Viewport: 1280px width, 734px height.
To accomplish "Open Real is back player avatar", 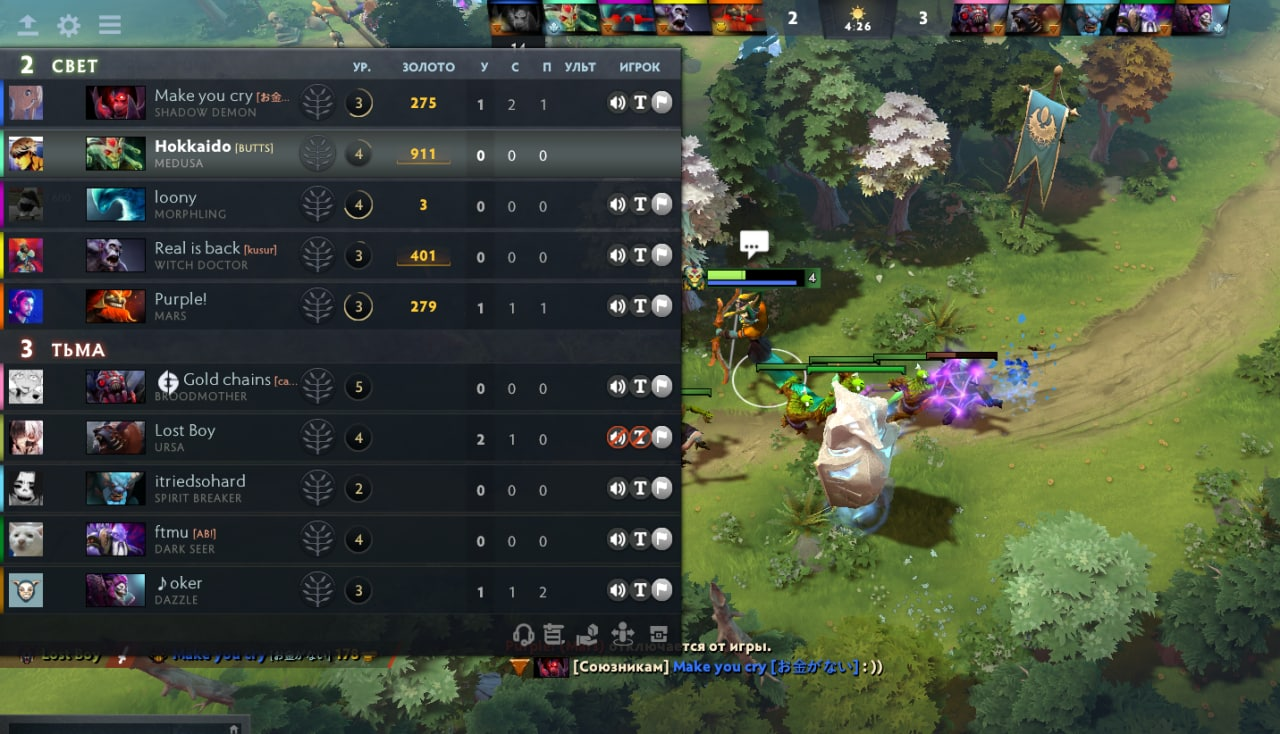I will [26, 256].
